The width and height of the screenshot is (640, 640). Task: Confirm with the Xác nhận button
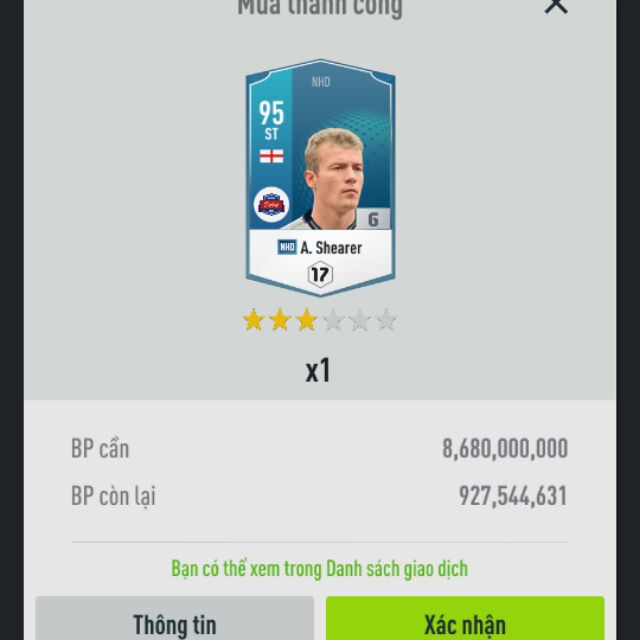[465, 621]
